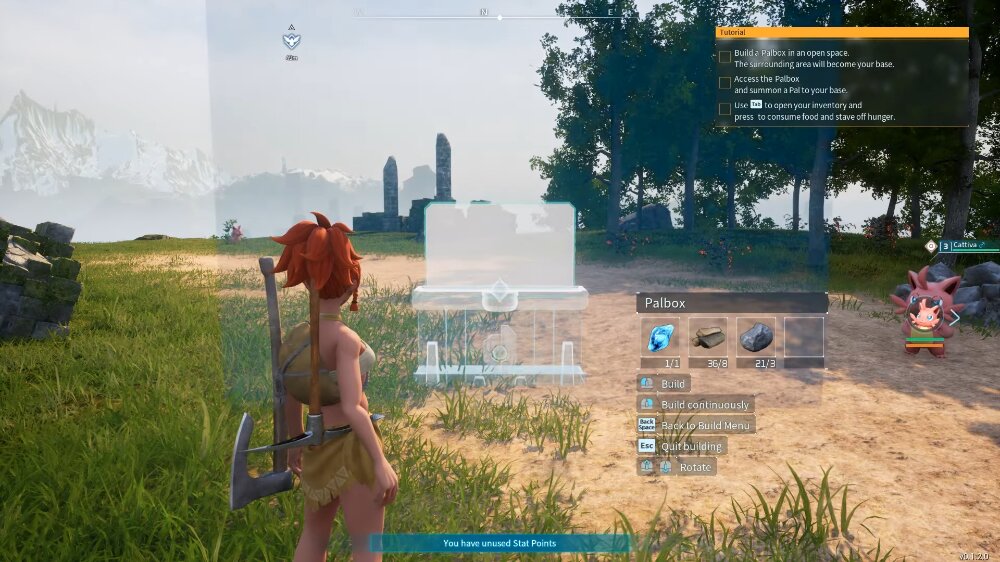Tick the Build a Palbox tutorial checkbox
Screen dimensions: 1000x562
725,57
